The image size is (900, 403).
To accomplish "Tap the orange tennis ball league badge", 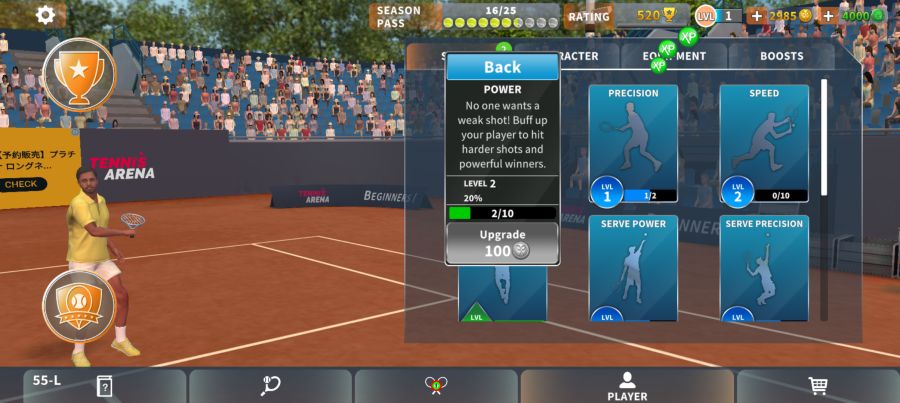I will [79, 305].
